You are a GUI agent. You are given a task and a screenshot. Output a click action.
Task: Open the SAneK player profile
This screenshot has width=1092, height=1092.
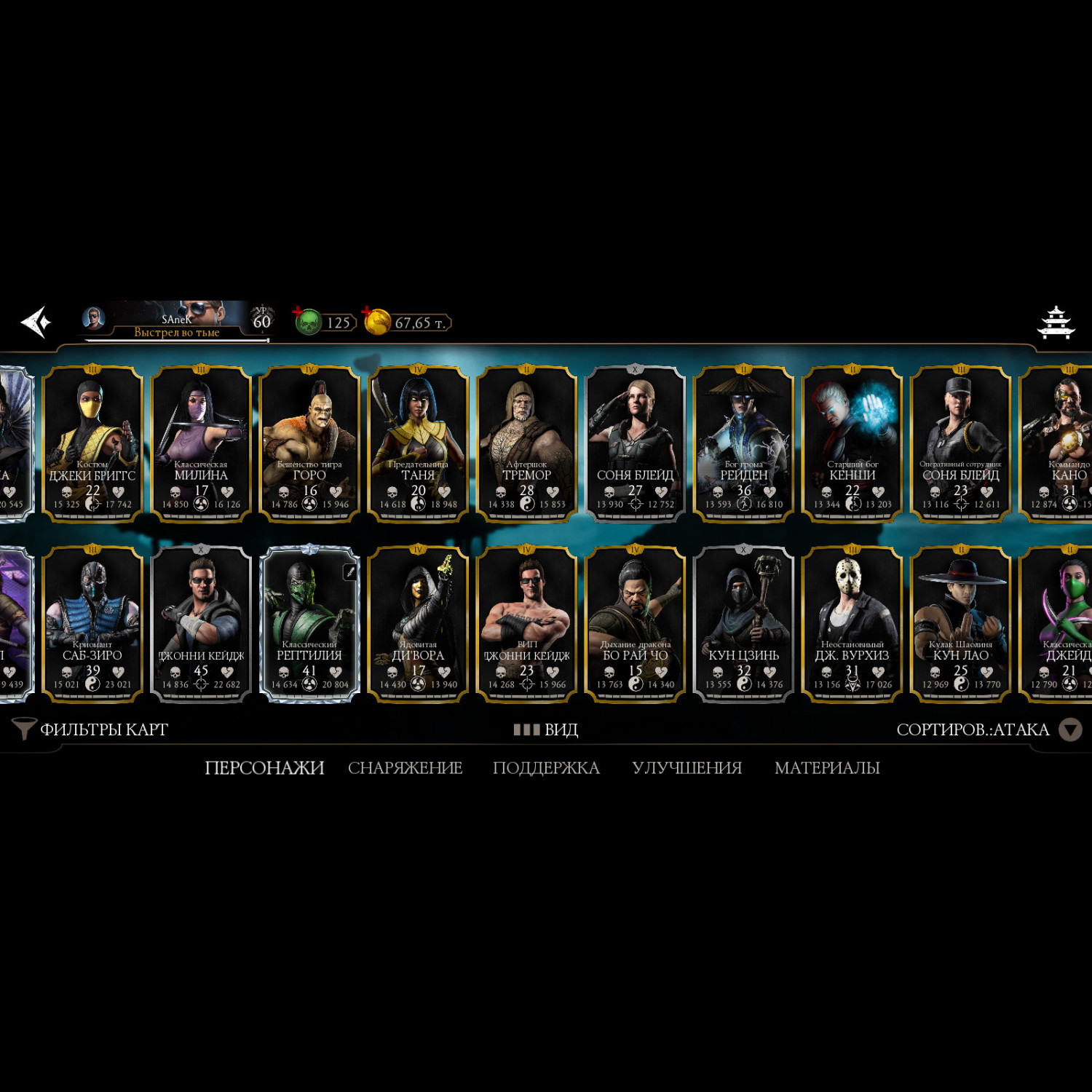coord(175,321)
